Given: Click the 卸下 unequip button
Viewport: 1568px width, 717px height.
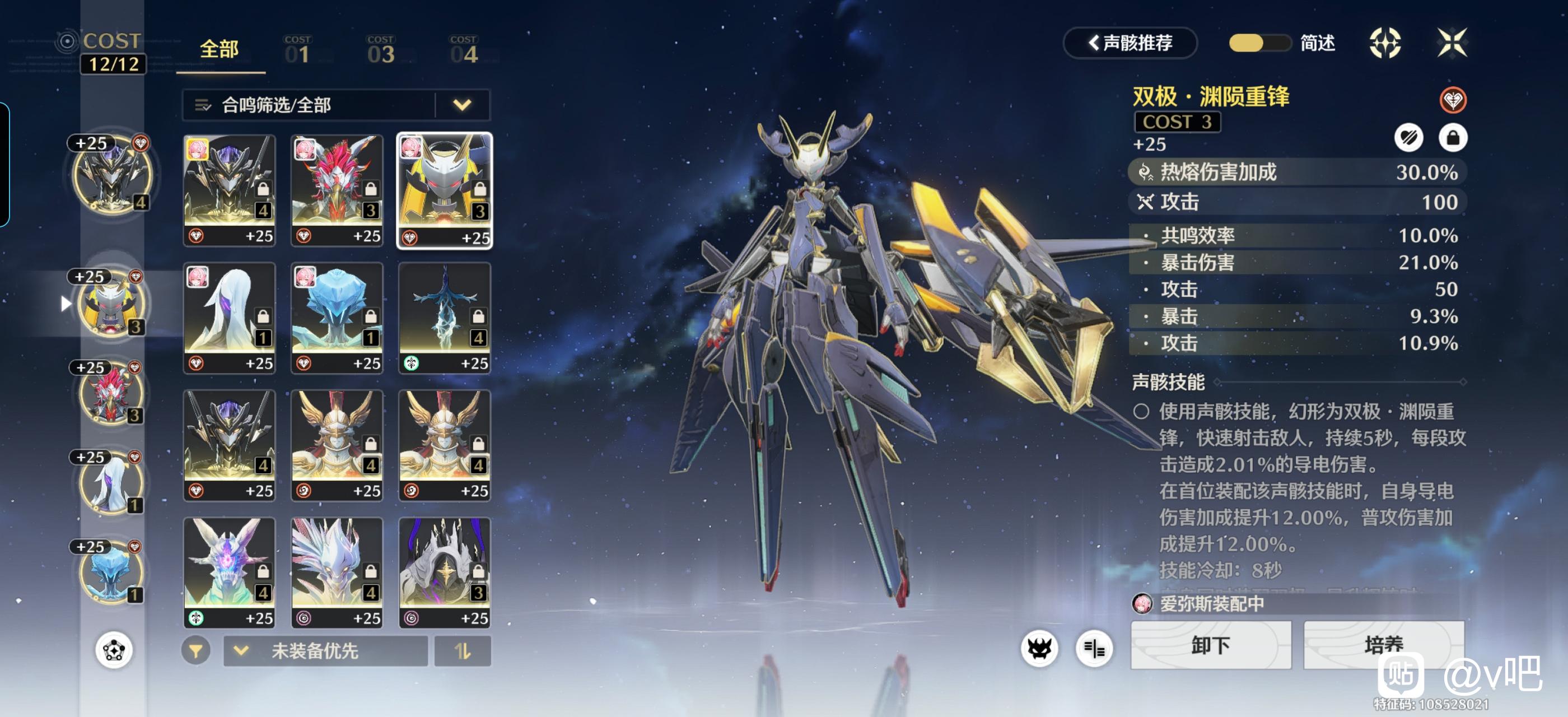Looking at the screenshot, I should pyautogui.click(x=1210, y=645).
